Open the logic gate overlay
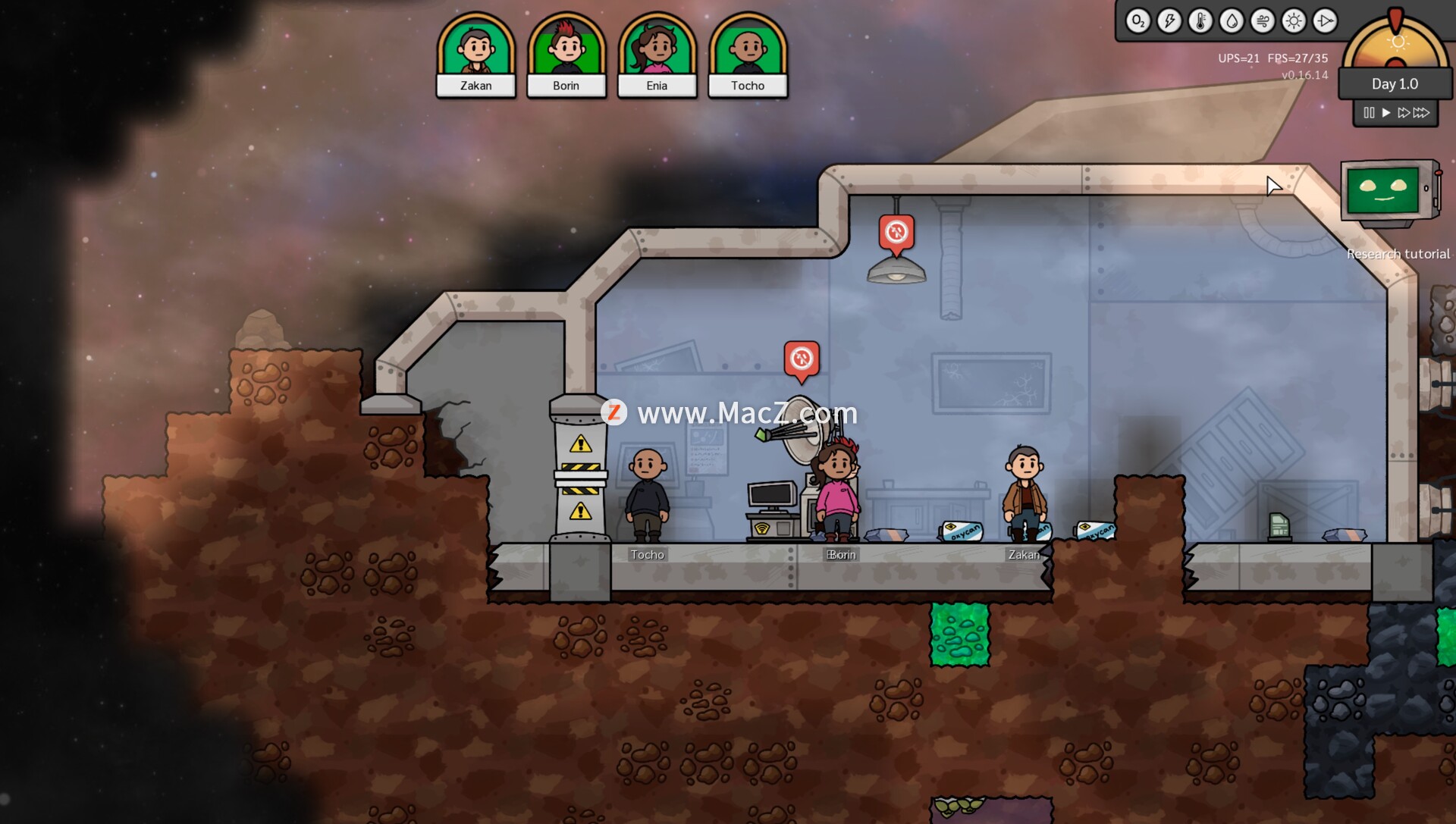The image size is (1456, 824). click(1325, 21)
